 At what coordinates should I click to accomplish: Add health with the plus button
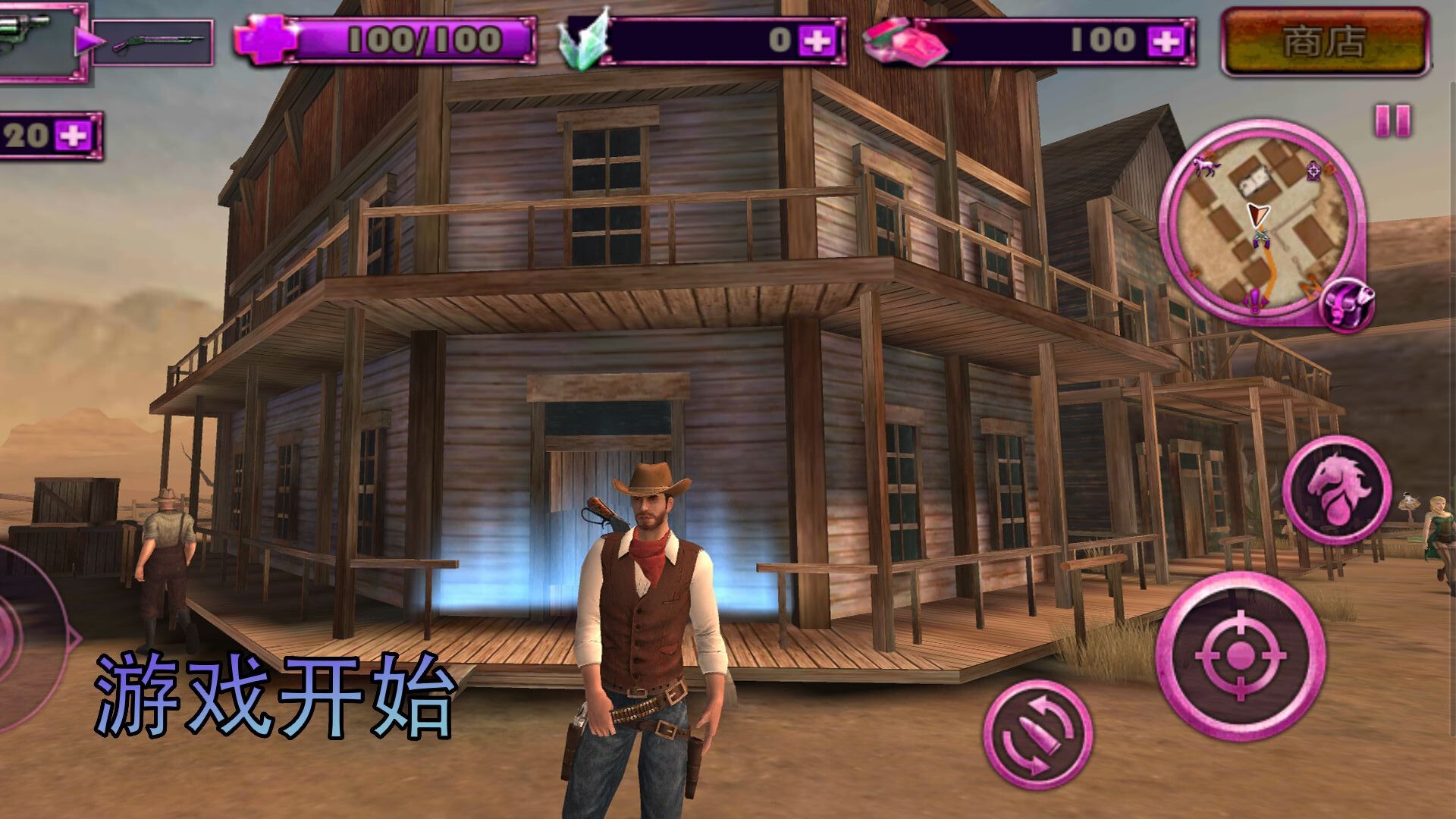pyautogui.click(x=263, y=39)
